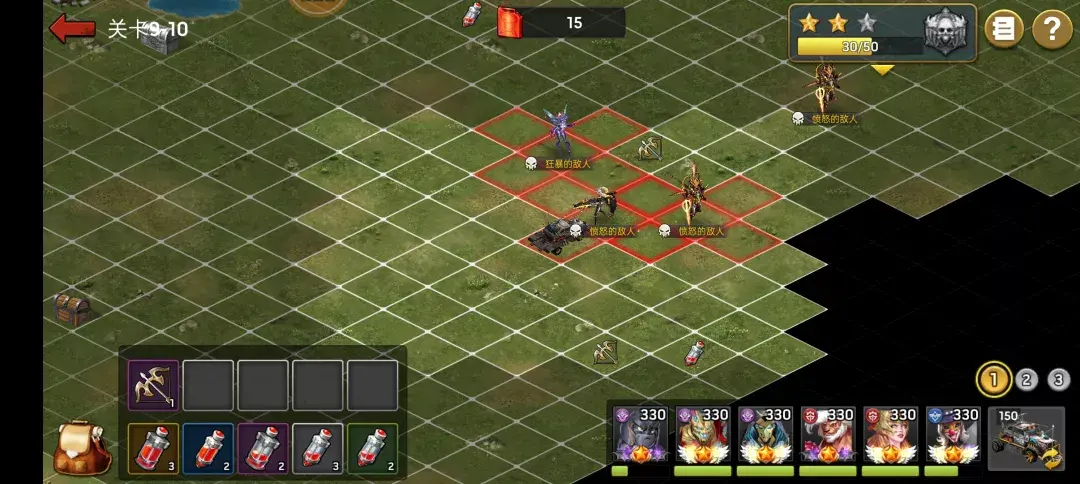Switch to team preset 1

pos(993,379)
